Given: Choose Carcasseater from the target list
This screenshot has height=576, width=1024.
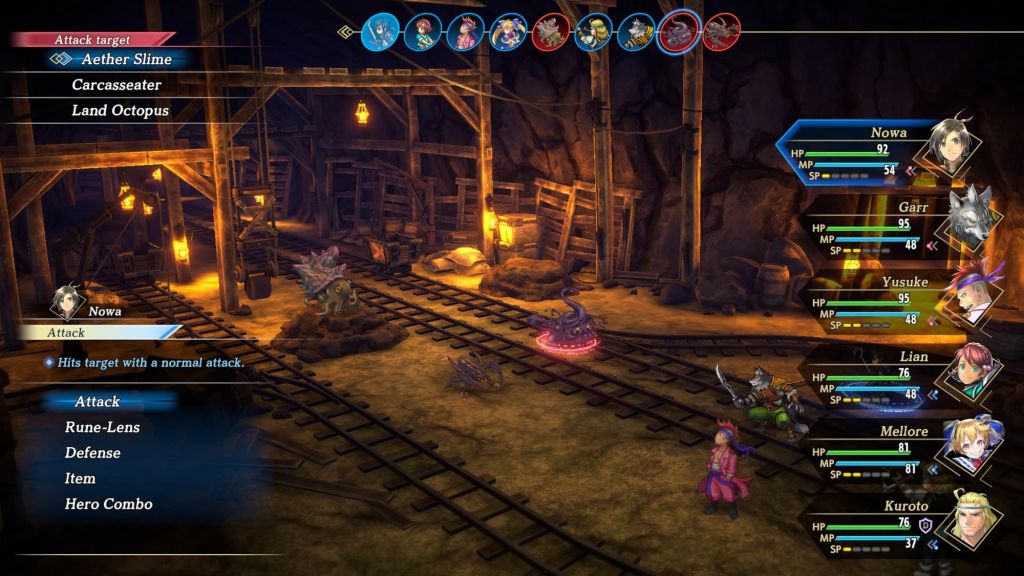Looking at the screenshot, I should pos(116,85).
